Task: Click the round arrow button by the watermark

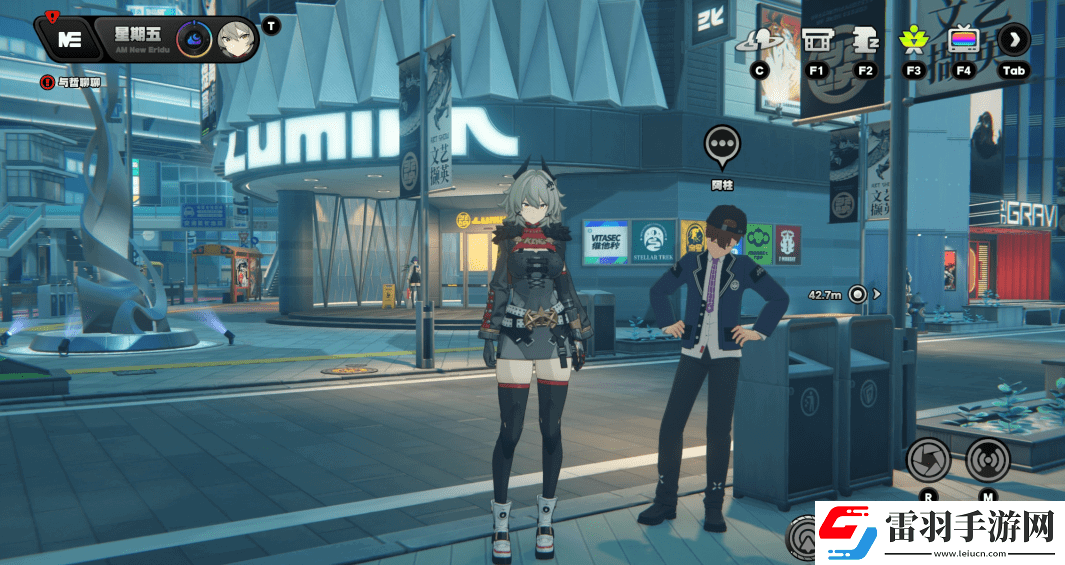Action: pos(802,540)
